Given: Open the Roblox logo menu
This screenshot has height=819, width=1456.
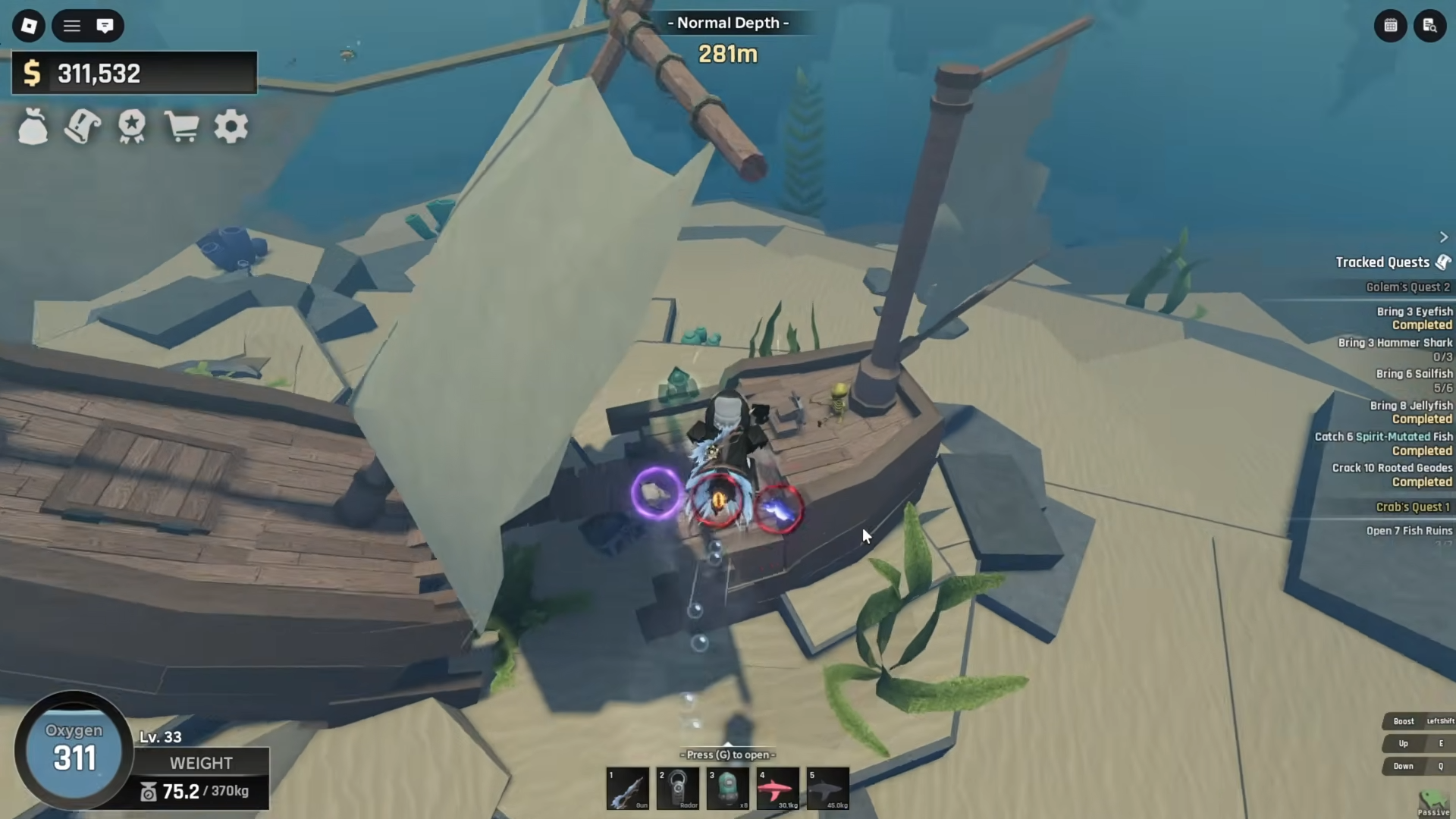Looking at the screenshot, I should (x=29, y=26).
